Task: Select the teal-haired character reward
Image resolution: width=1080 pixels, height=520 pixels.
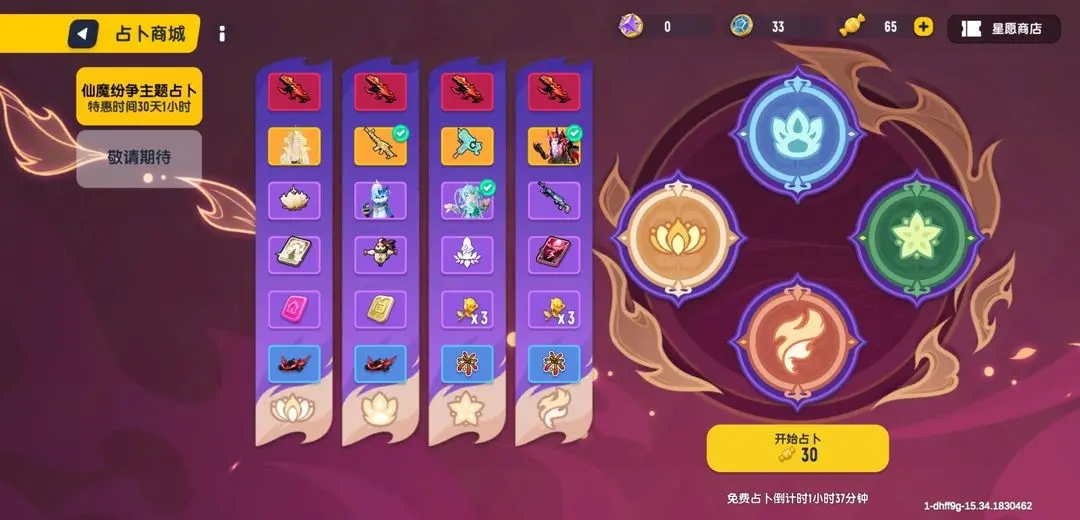Action: pos(467,200)
